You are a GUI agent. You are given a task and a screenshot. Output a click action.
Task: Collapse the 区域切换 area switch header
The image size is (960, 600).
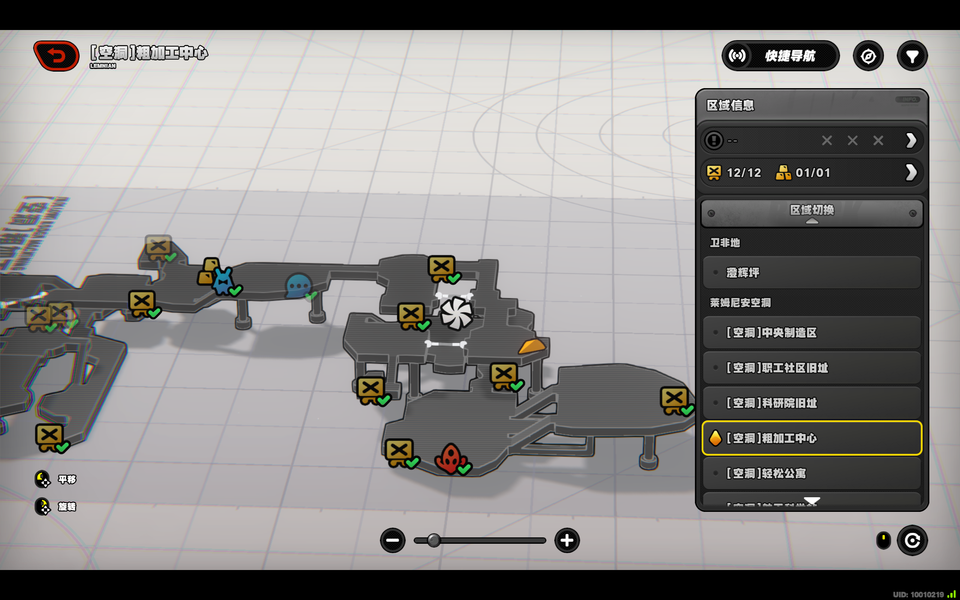click(x=811, y=212)
